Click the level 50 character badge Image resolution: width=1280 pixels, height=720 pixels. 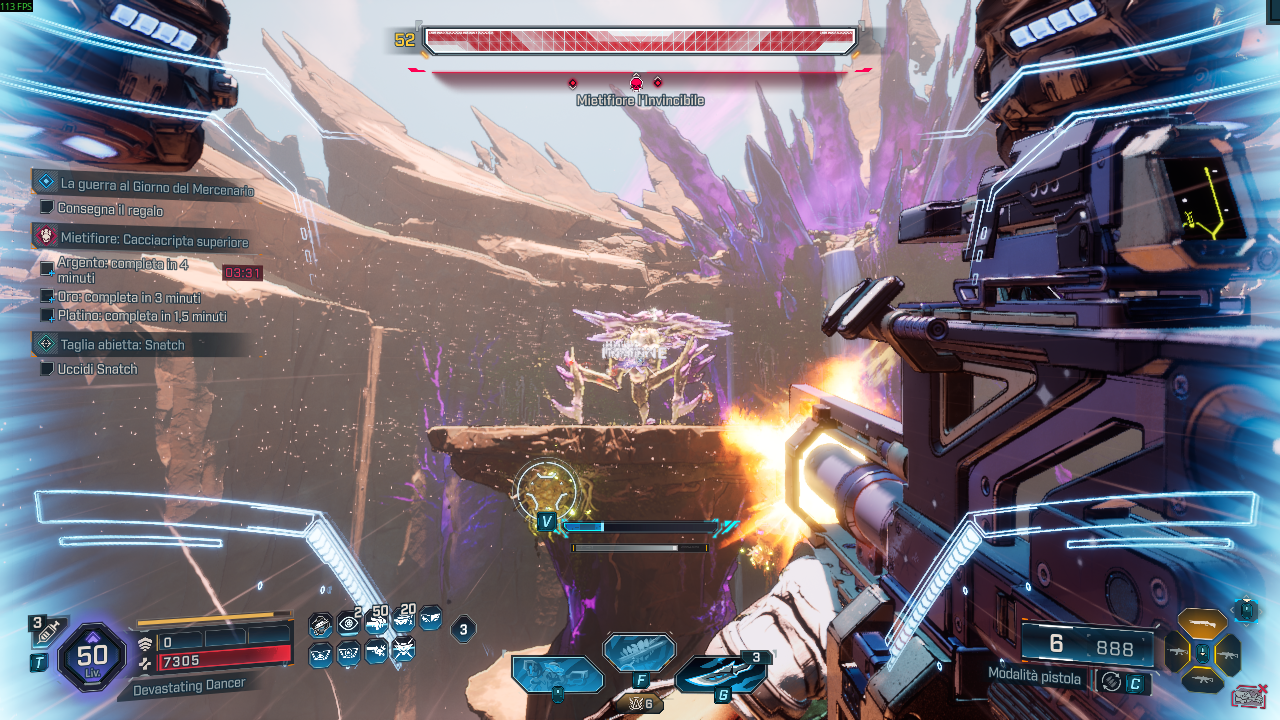pos(92,656)
